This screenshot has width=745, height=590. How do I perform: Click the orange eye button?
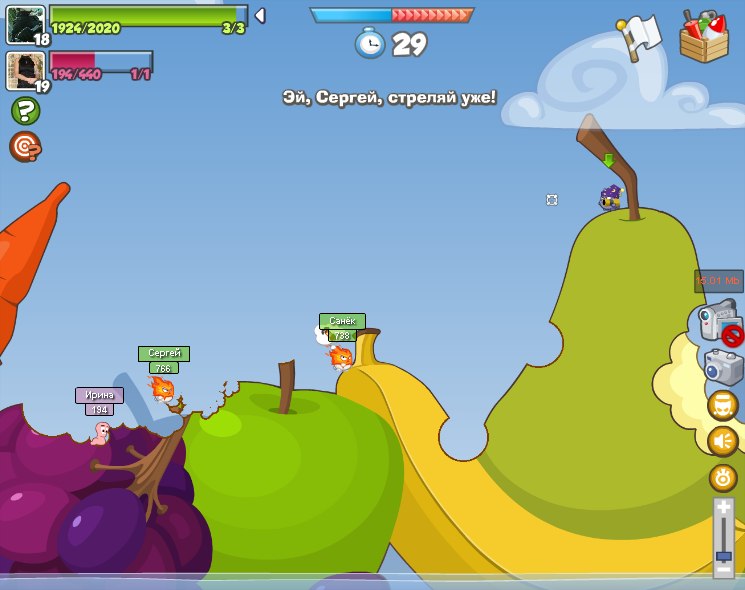coord(723,478)
